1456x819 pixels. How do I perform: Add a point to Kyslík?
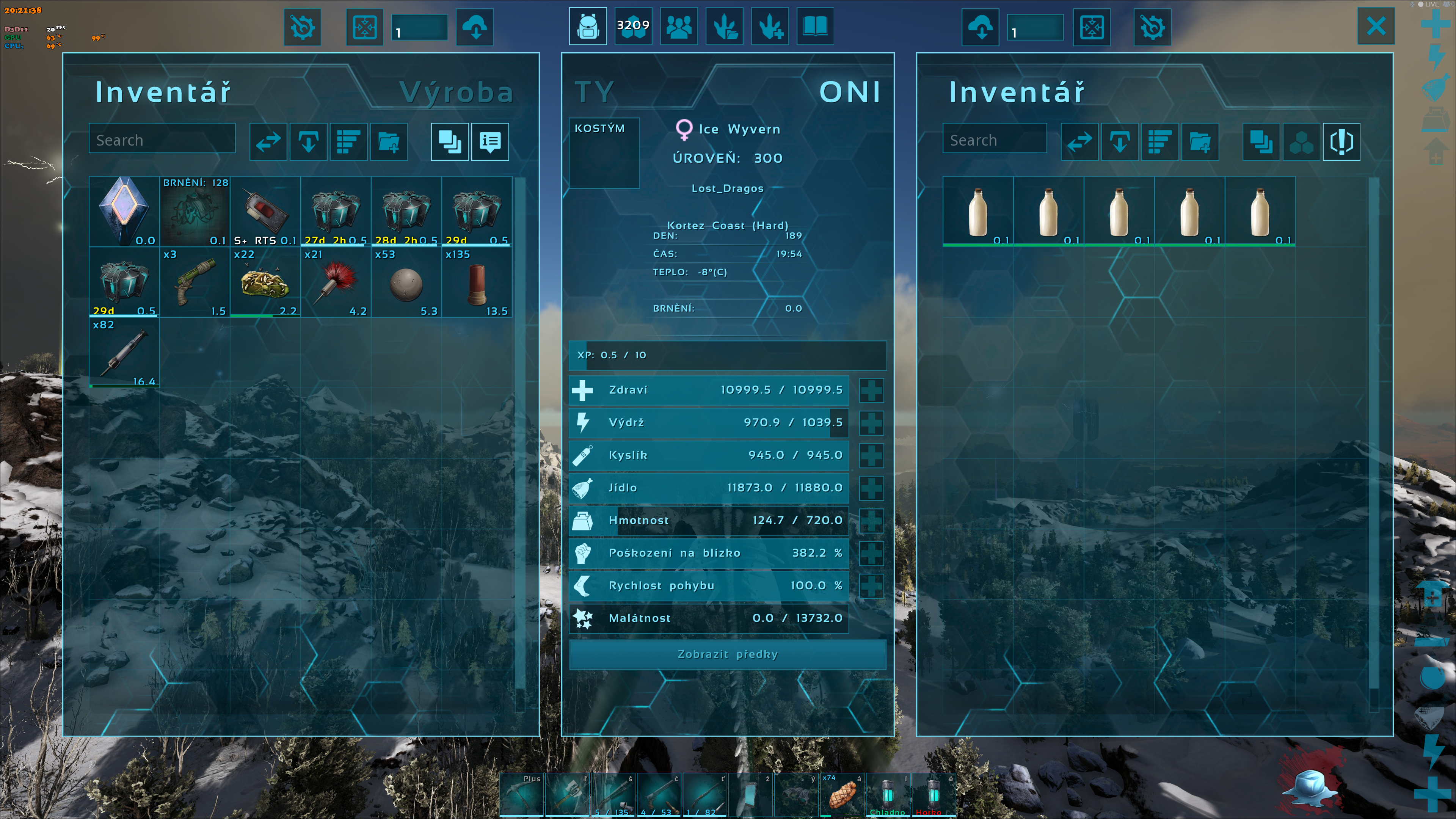click(871, 455)
